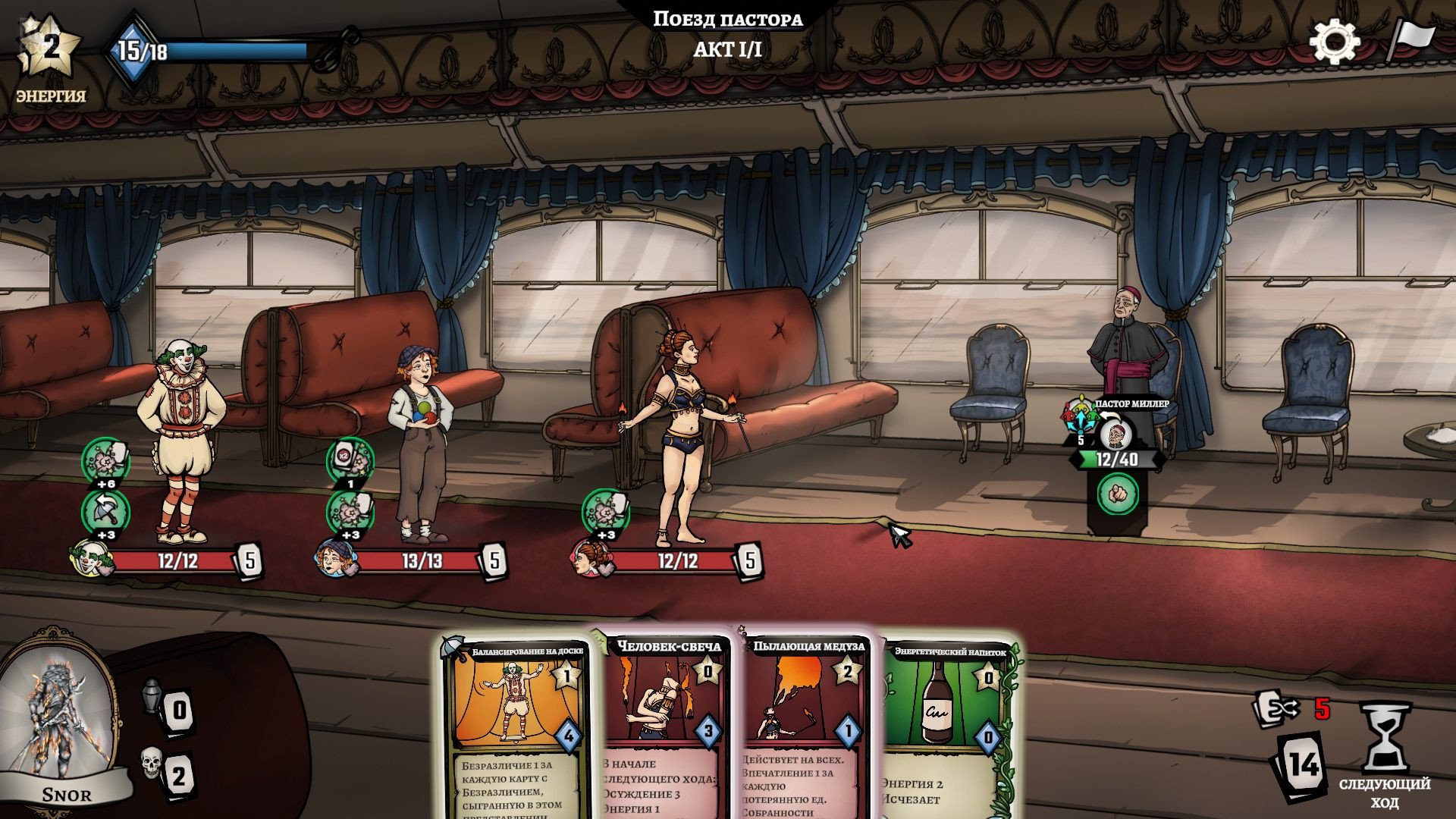This screenshot has width=1456, height=819.
Task: Check Пастор Миллер's intent arrows icon
Action: click(x=1080, y=416)
